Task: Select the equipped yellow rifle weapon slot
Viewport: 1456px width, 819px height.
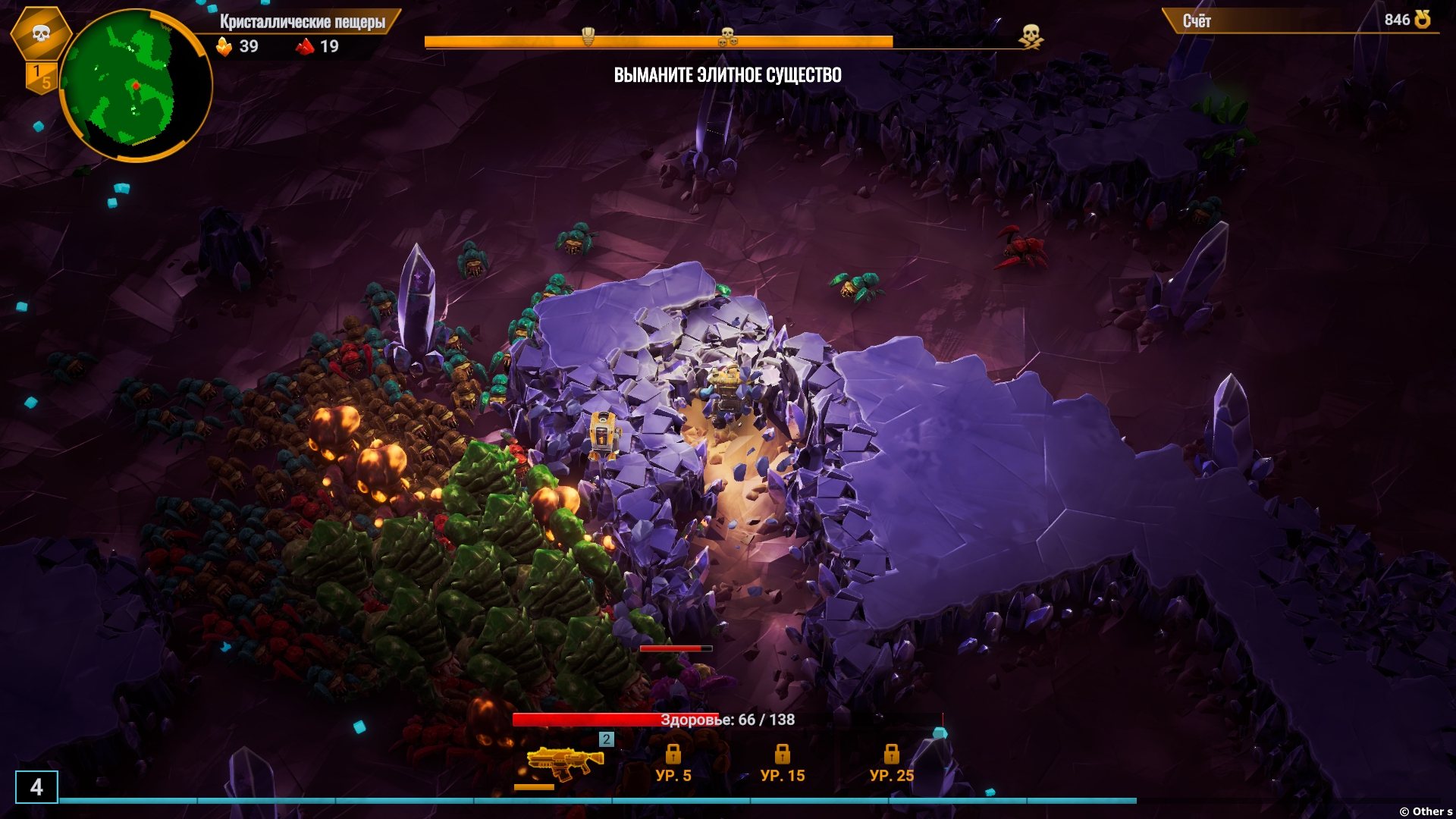Action: [x=564, y=762]
